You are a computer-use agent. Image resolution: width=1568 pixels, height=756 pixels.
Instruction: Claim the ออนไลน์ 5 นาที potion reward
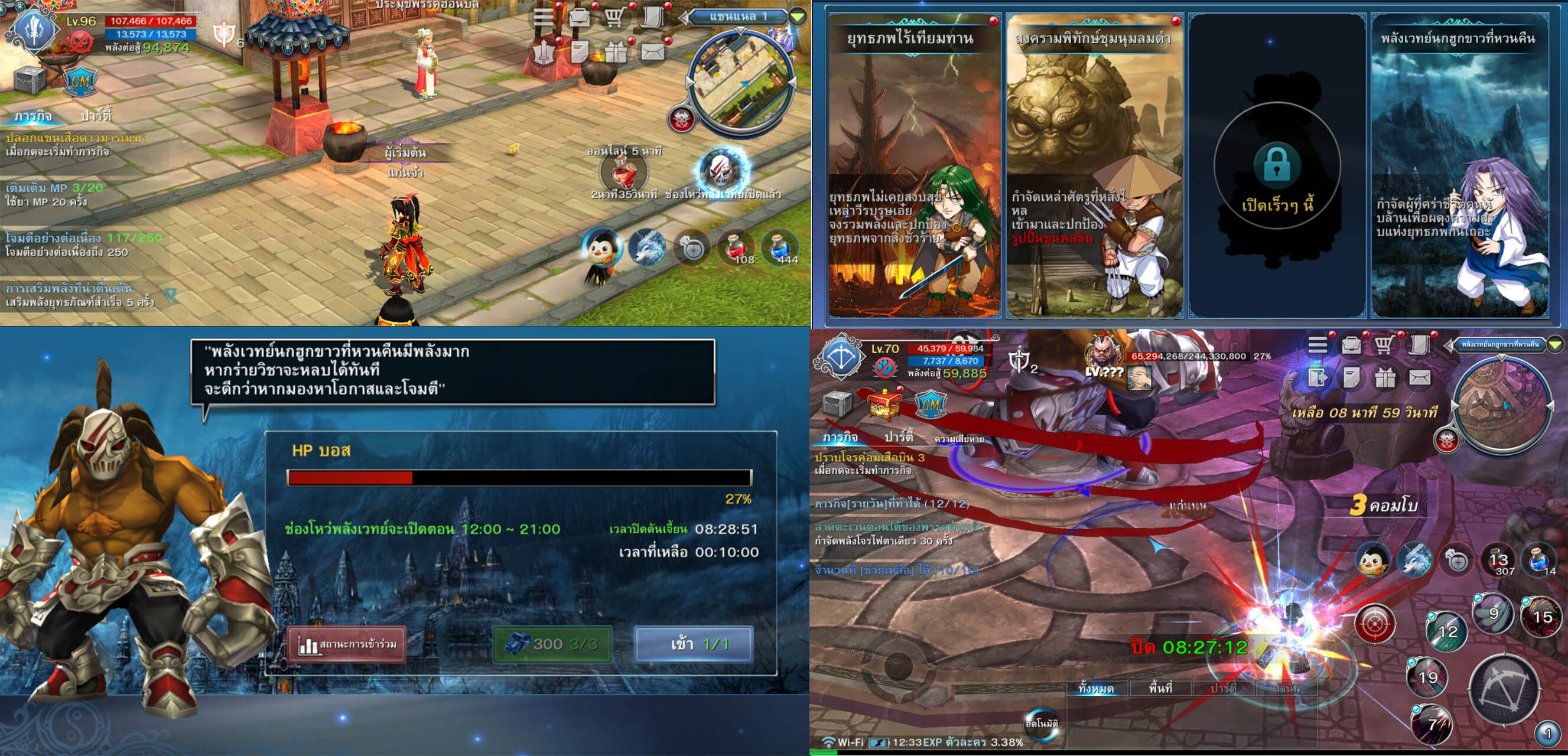point(623,173)
